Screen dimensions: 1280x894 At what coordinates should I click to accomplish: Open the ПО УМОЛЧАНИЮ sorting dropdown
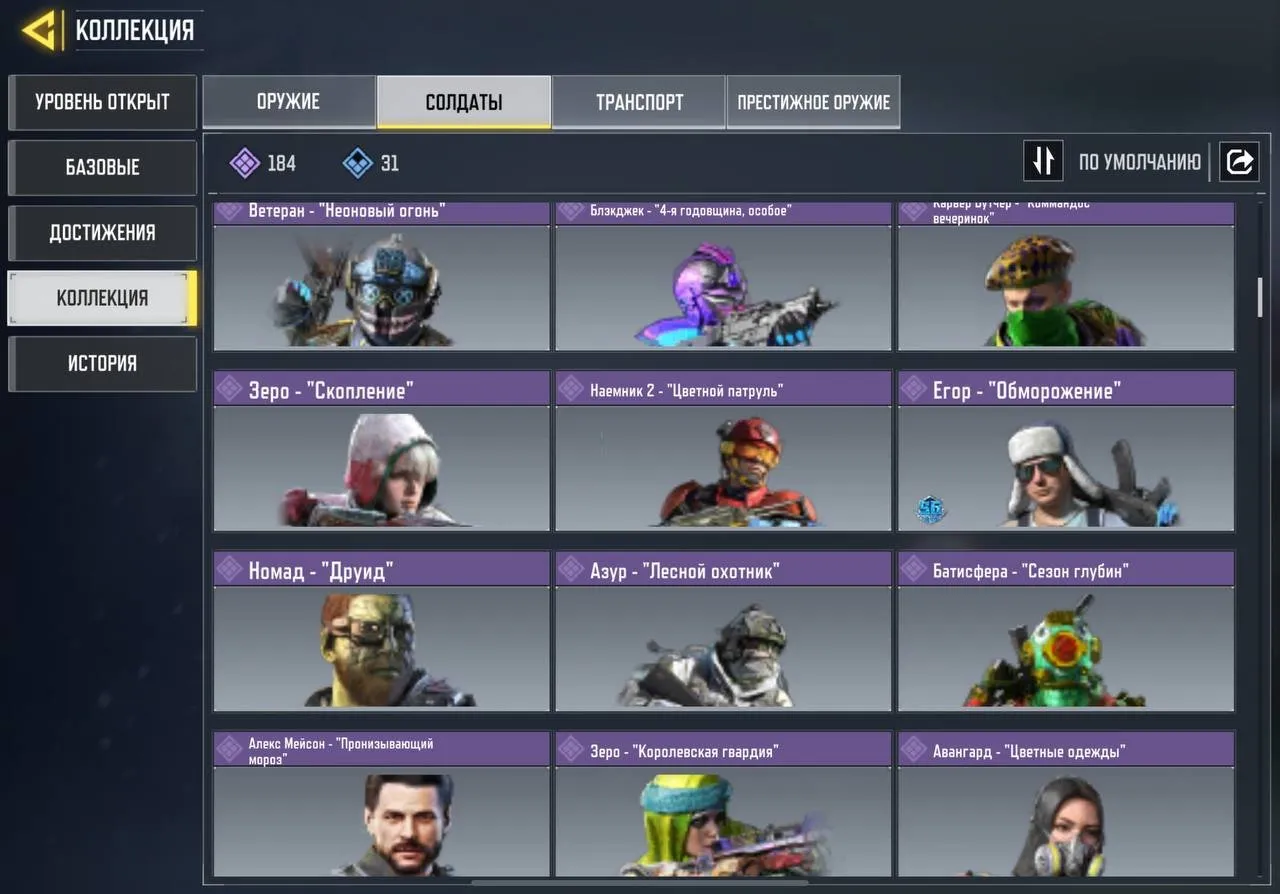[1139, 161]
